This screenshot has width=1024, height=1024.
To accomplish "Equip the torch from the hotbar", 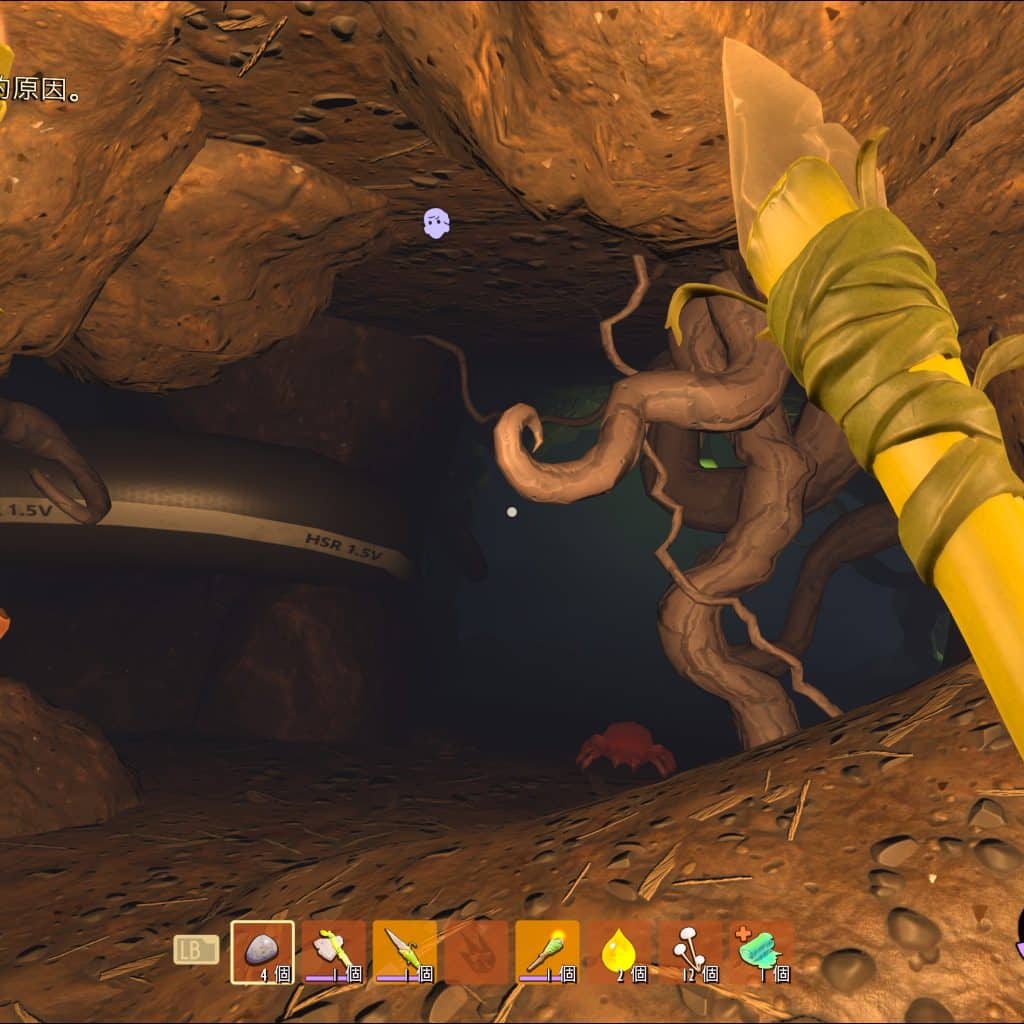I will (546, 951).
